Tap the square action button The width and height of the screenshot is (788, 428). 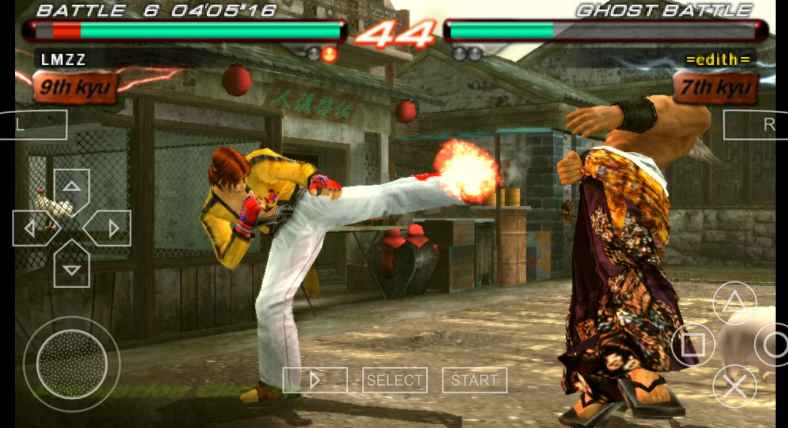click(693, 345)
